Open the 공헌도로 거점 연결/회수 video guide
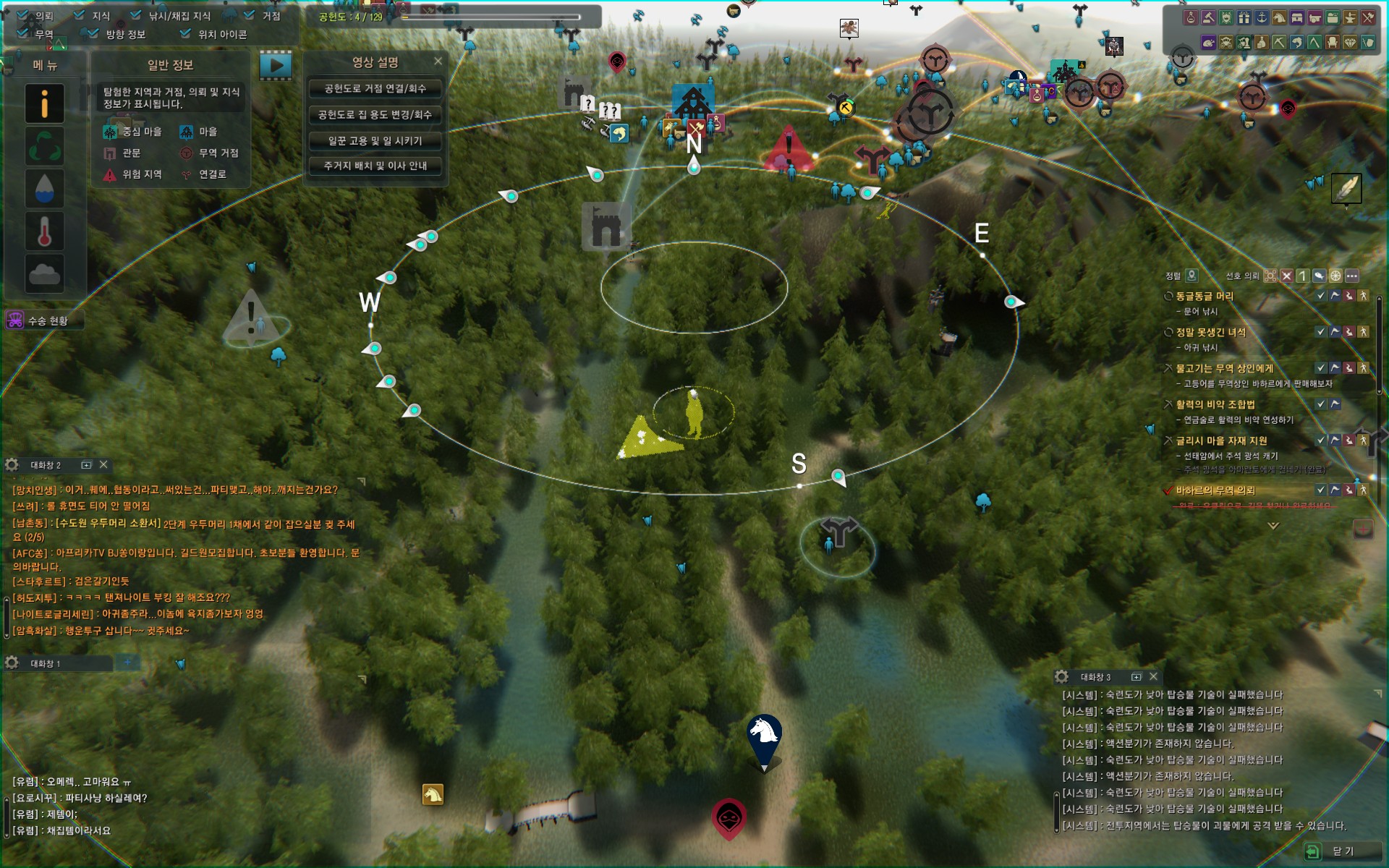This screenshot has height=868, width=1389. [375, 89]
